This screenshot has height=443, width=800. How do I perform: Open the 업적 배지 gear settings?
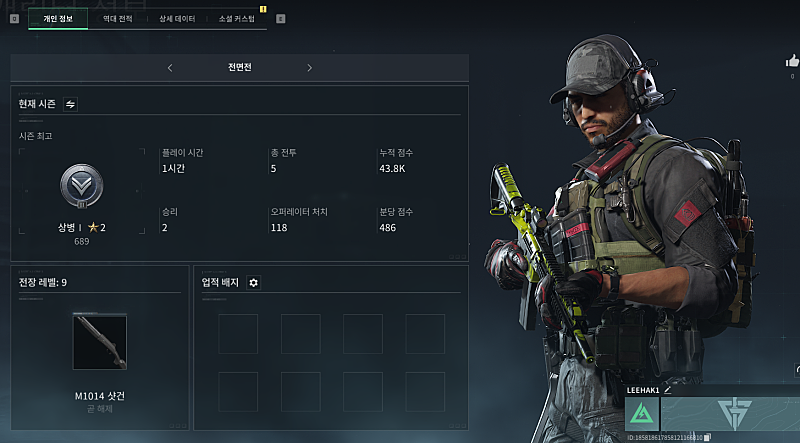(253, 283)
